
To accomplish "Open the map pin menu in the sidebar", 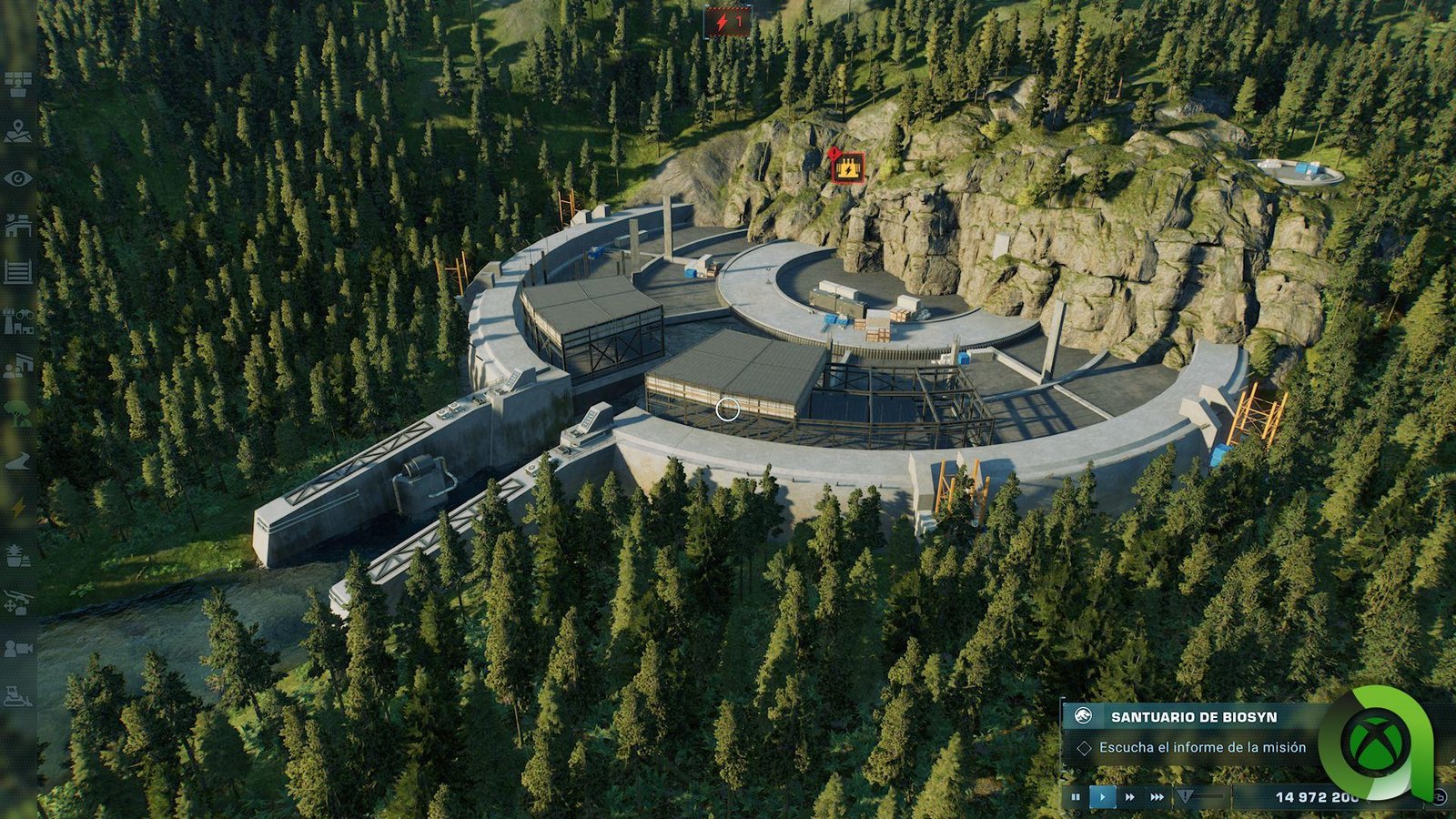I will pos(18,132).
